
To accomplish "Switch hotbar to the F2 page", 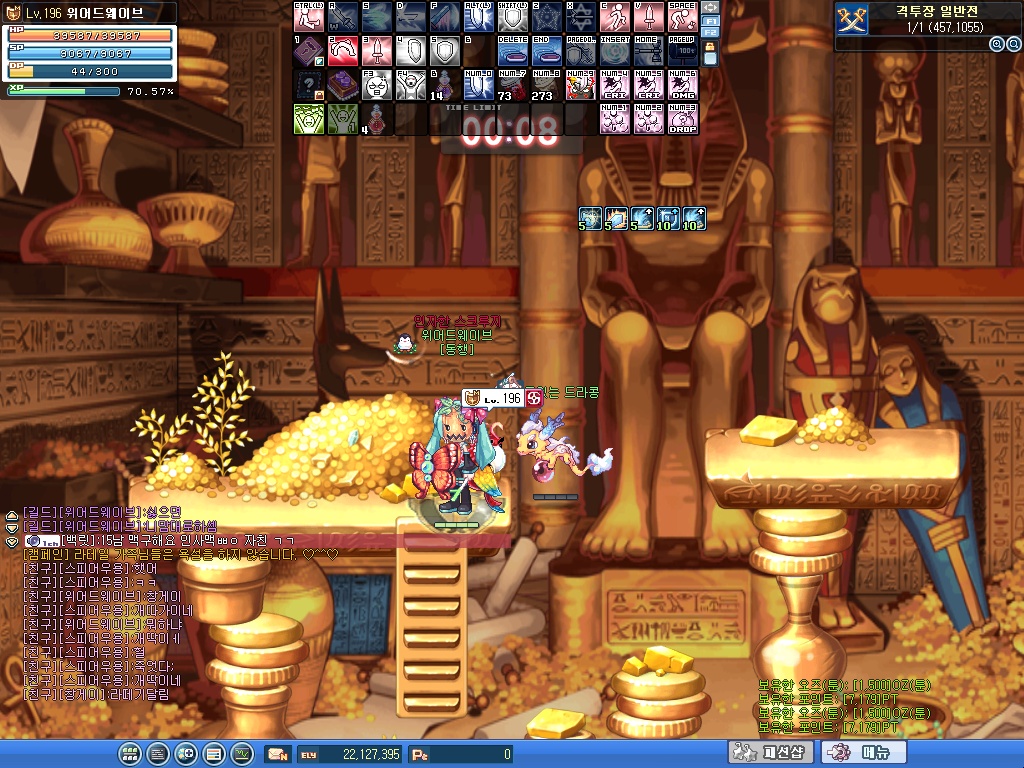I will click(x=710, y=33).
